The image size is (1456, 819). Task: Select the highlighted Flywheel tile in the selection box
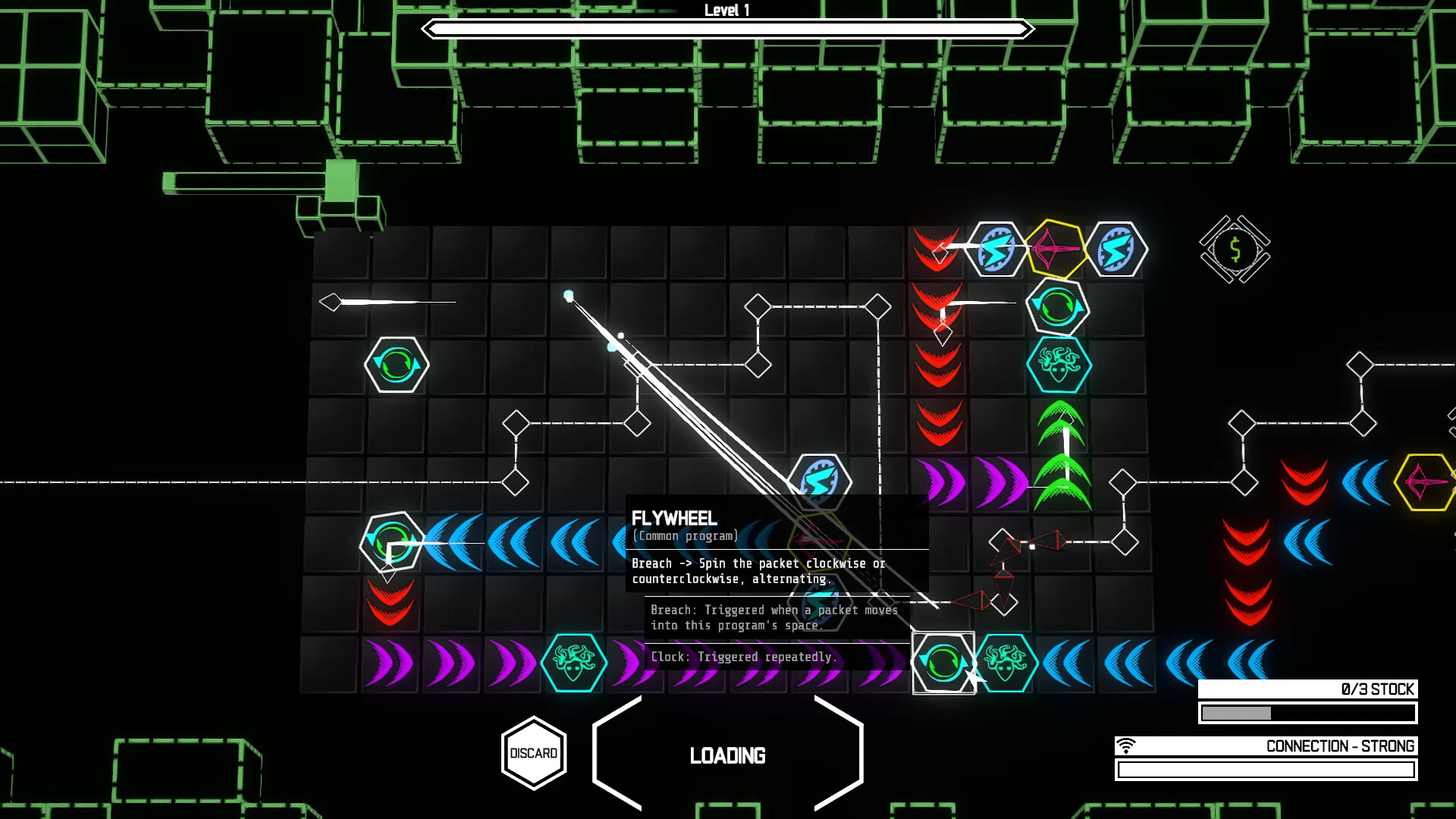(x=943, y=661)
